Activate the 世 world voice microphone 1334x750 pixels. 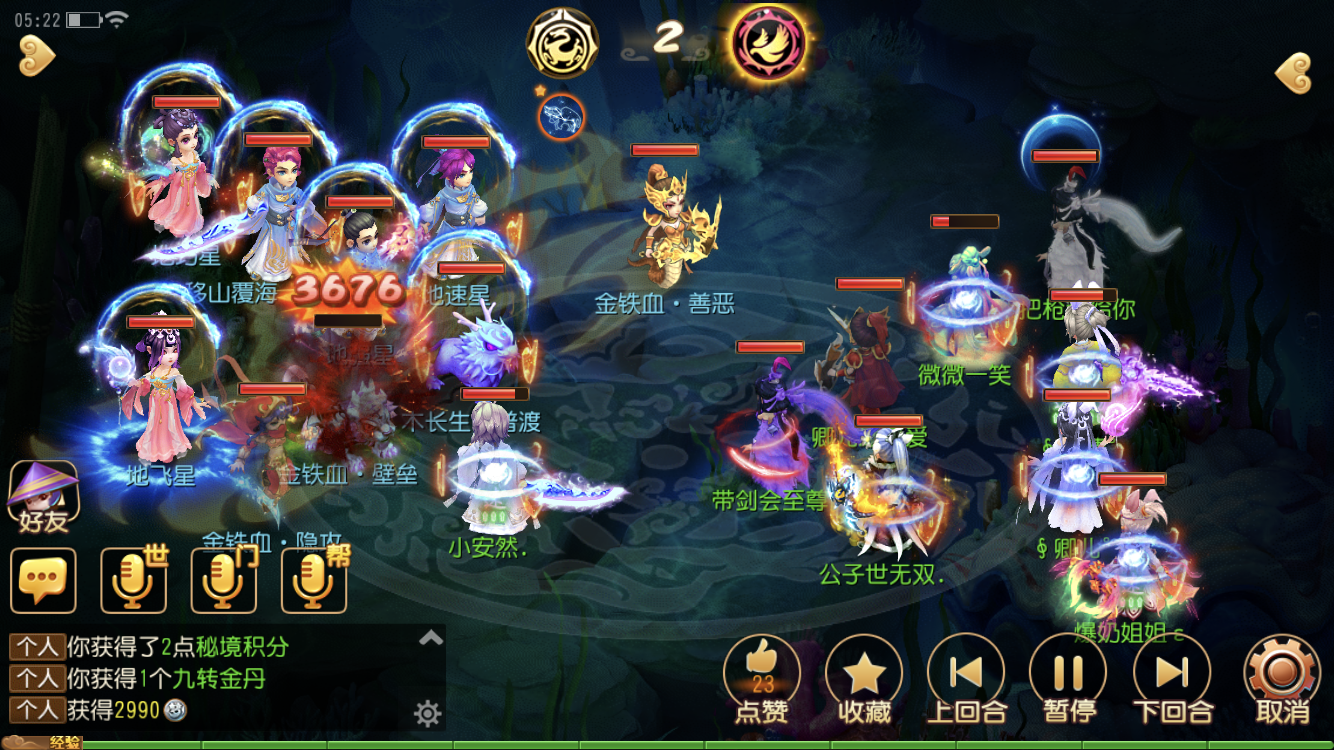(133, 580)
